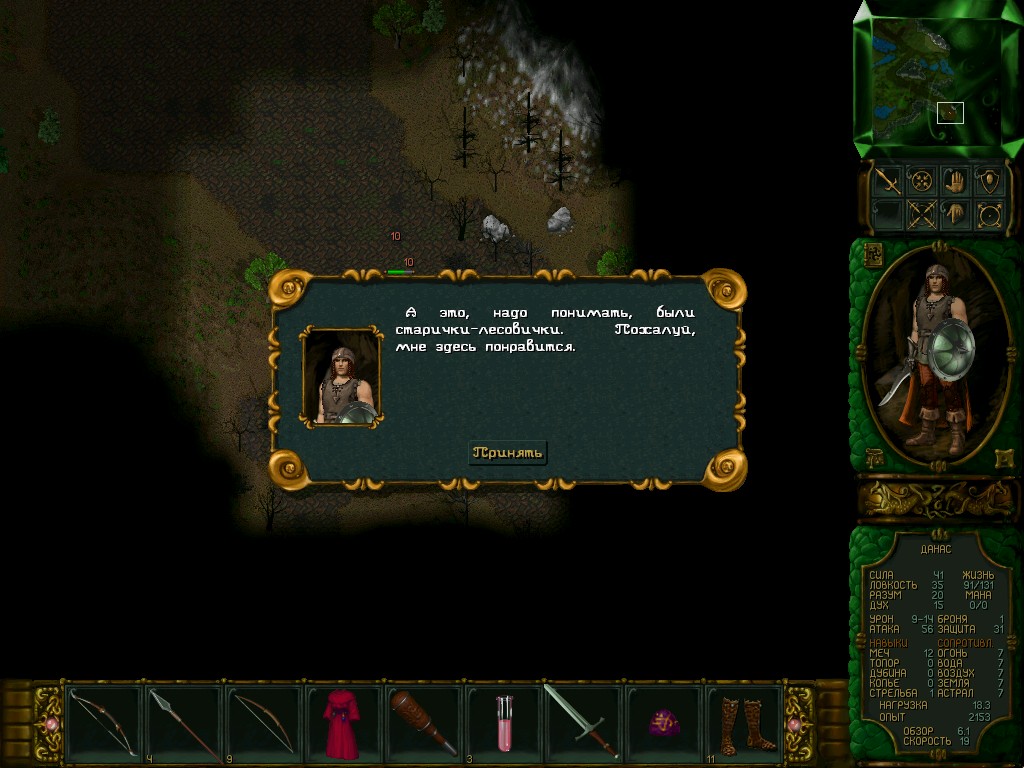Select the inward-arrows circle command

(x=920, y=180)
